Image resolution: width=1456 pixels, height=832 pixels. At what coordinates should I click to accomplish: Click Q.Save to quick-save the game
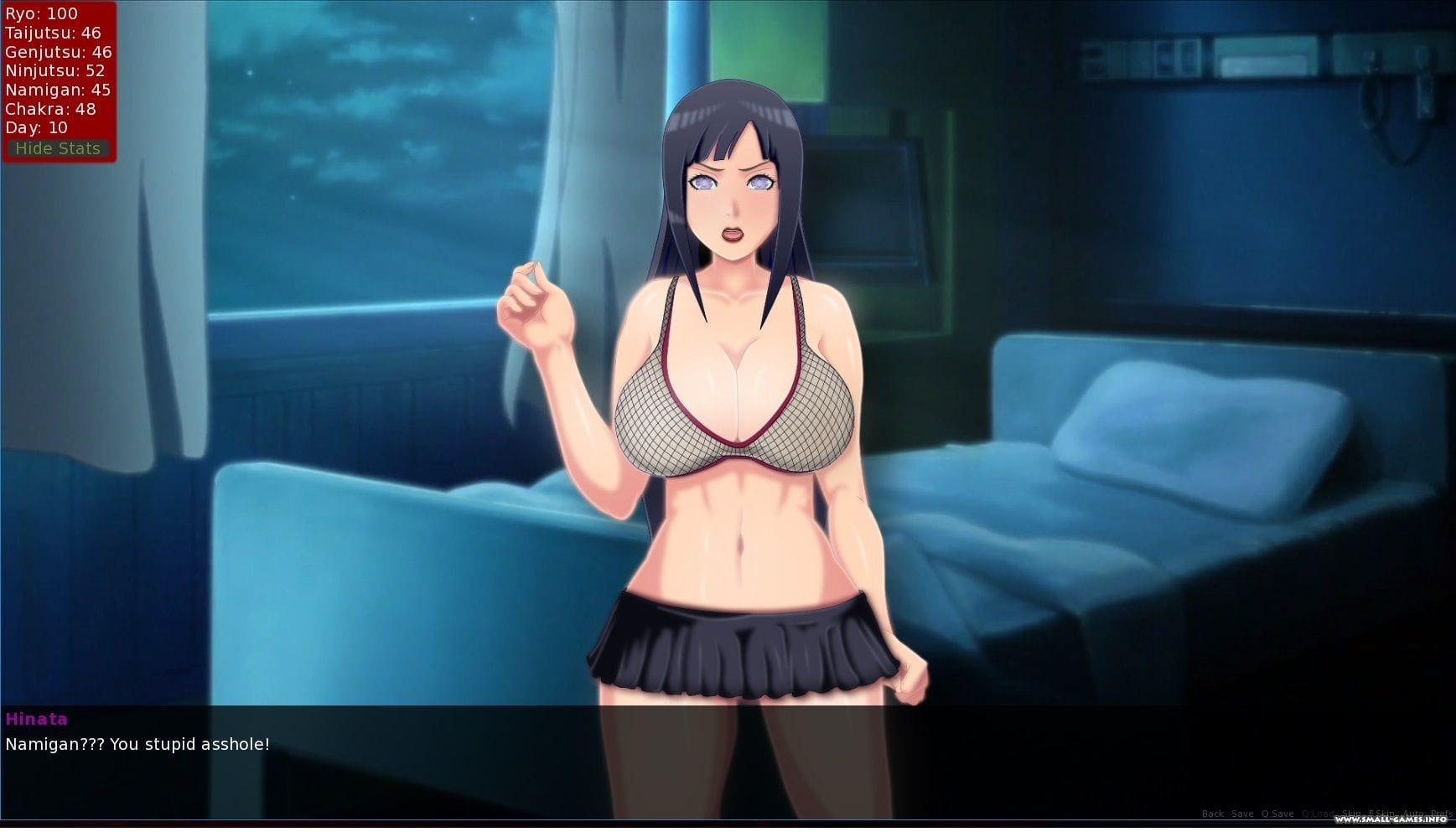coord(1277,814)
